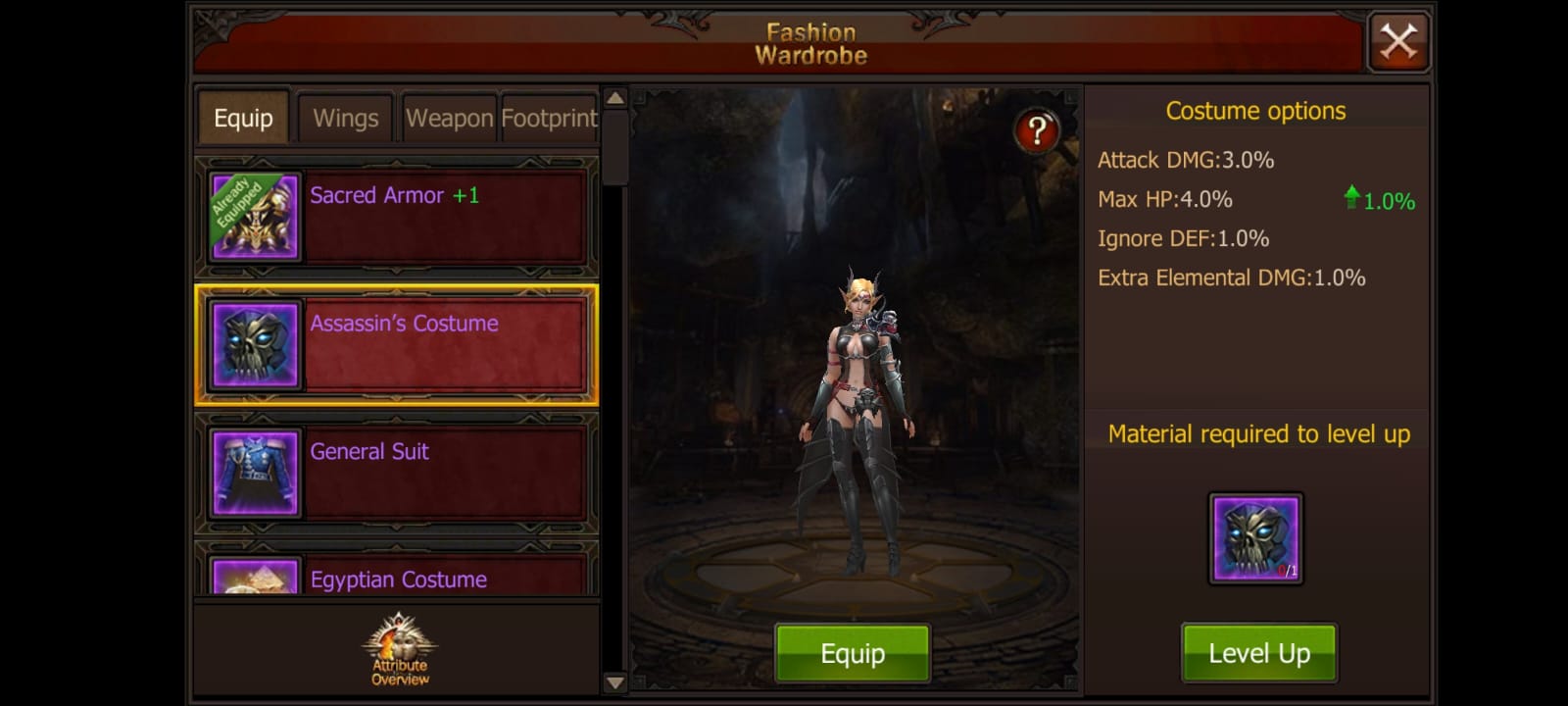Close the Fashion Wardrobe window
Image resolution: width=1568 pixels, height=706 pixels.
tap(1398, 41)
